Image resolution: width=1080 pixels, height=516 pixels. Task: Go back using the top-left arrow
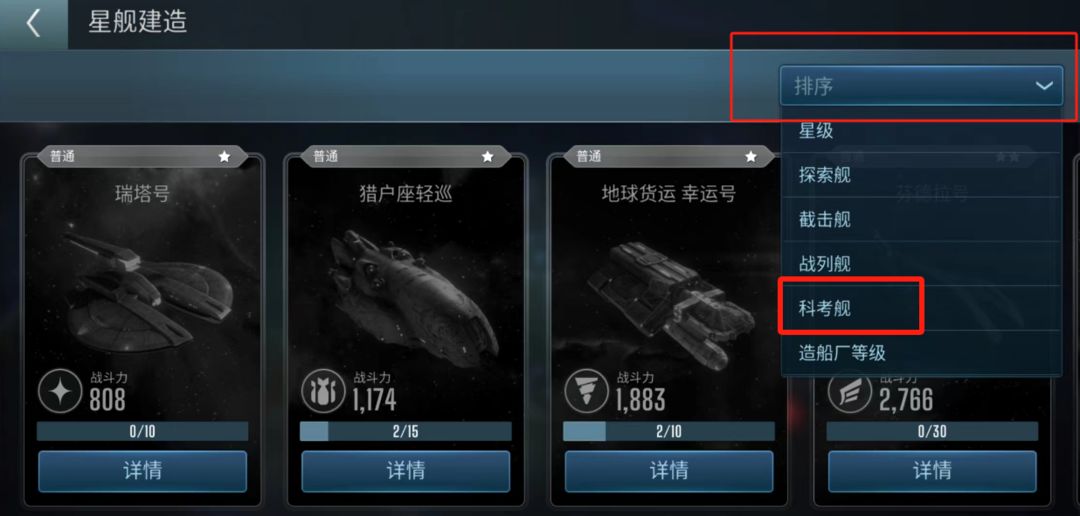point(33,23)
